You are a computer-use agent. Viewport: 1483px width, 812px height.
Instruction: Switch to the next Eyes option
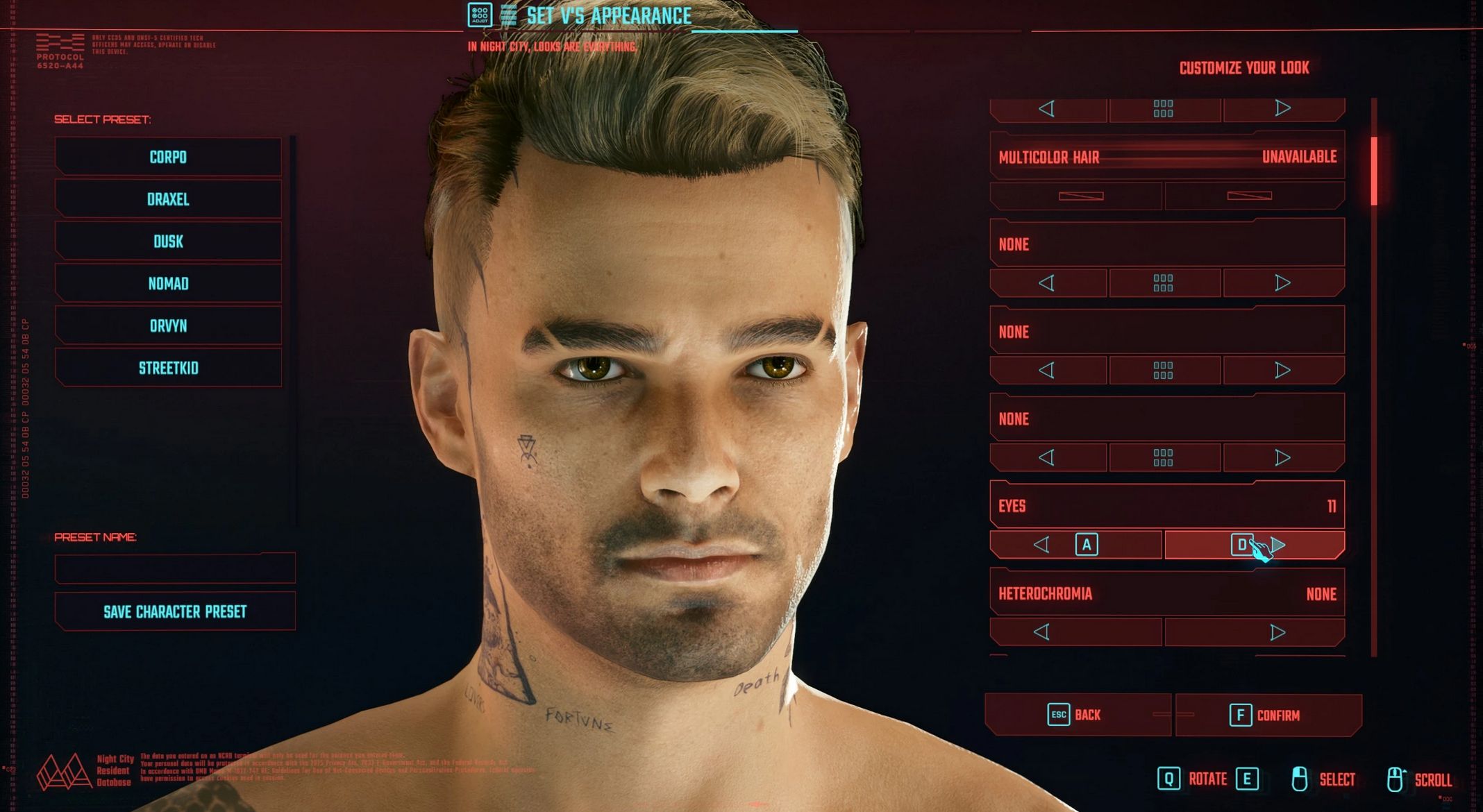click(1255, 545)
